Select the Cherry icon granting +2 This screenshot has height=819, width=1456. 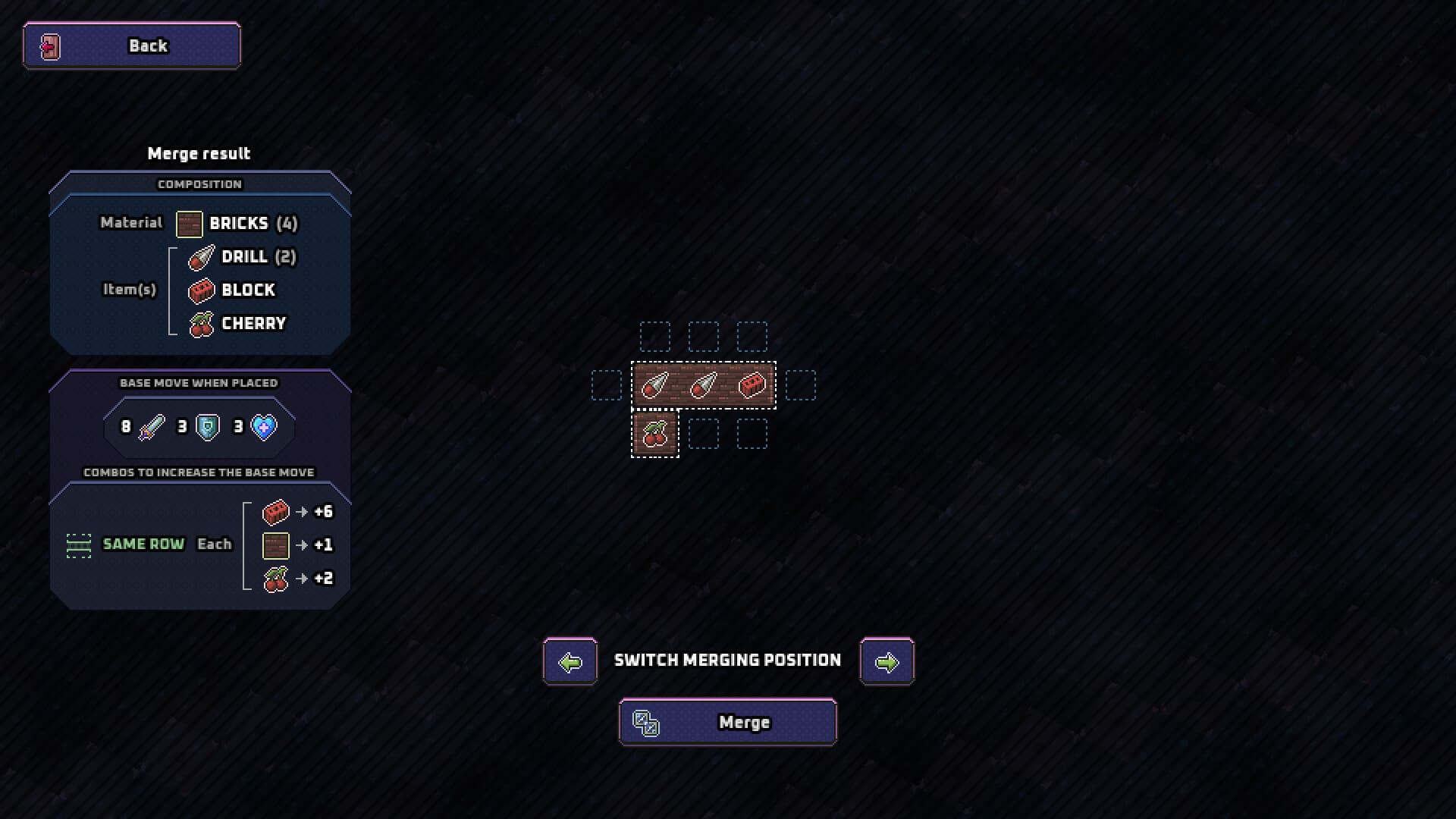click(275, 579)
